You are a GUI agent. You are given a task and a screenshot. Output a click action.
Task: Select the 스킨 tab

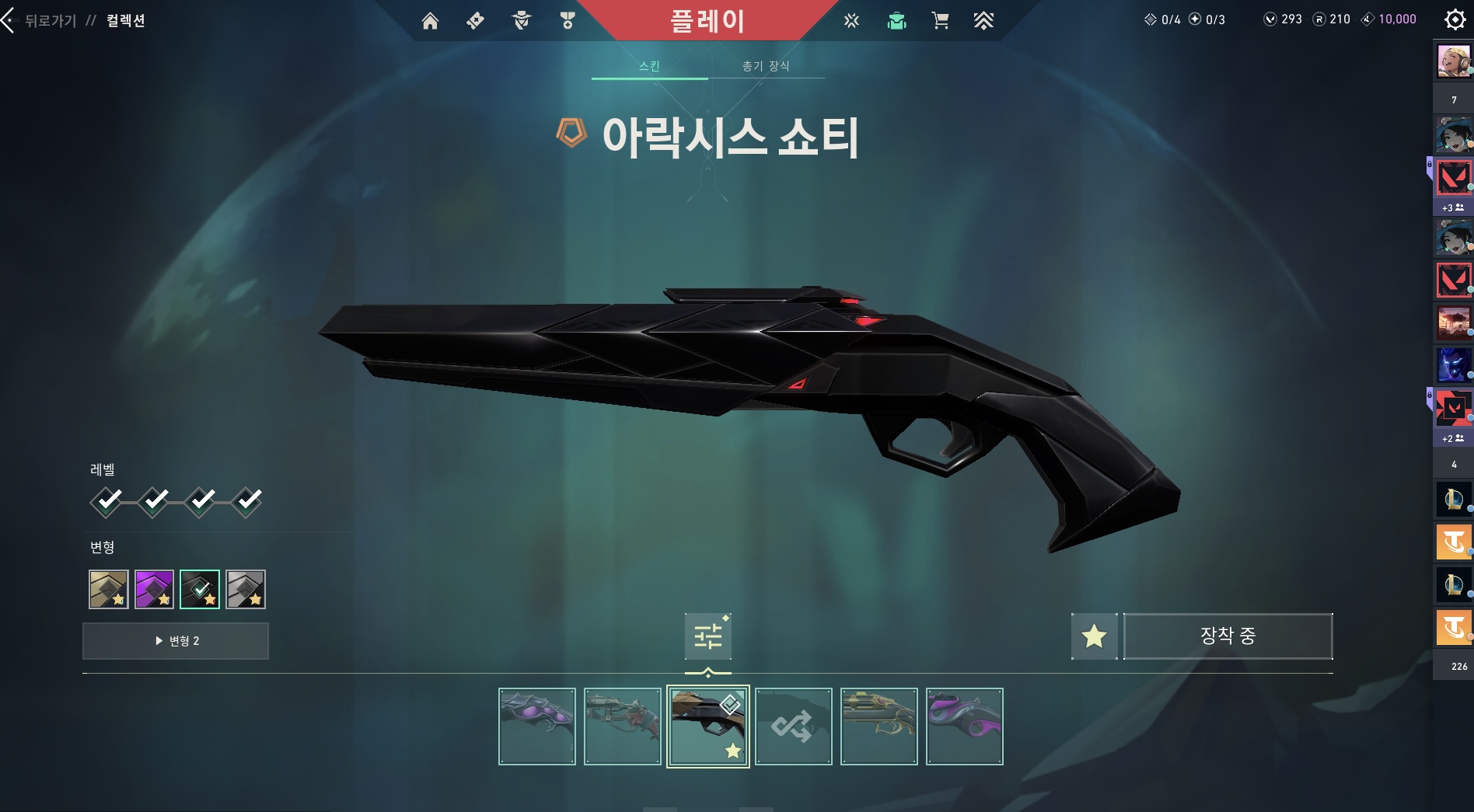coord(649,66)
